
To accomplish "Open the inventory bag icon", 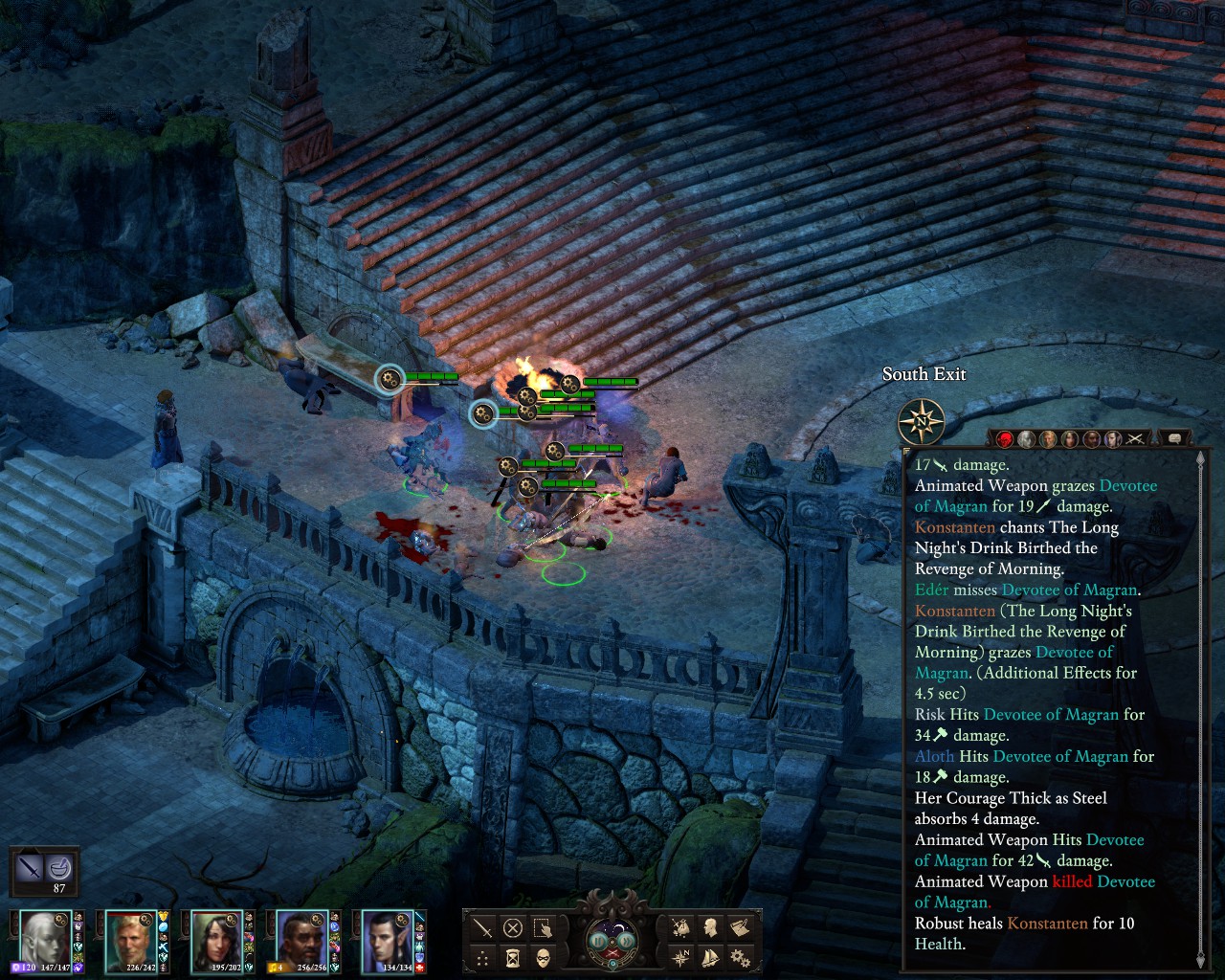I will (x=680, y=927).
